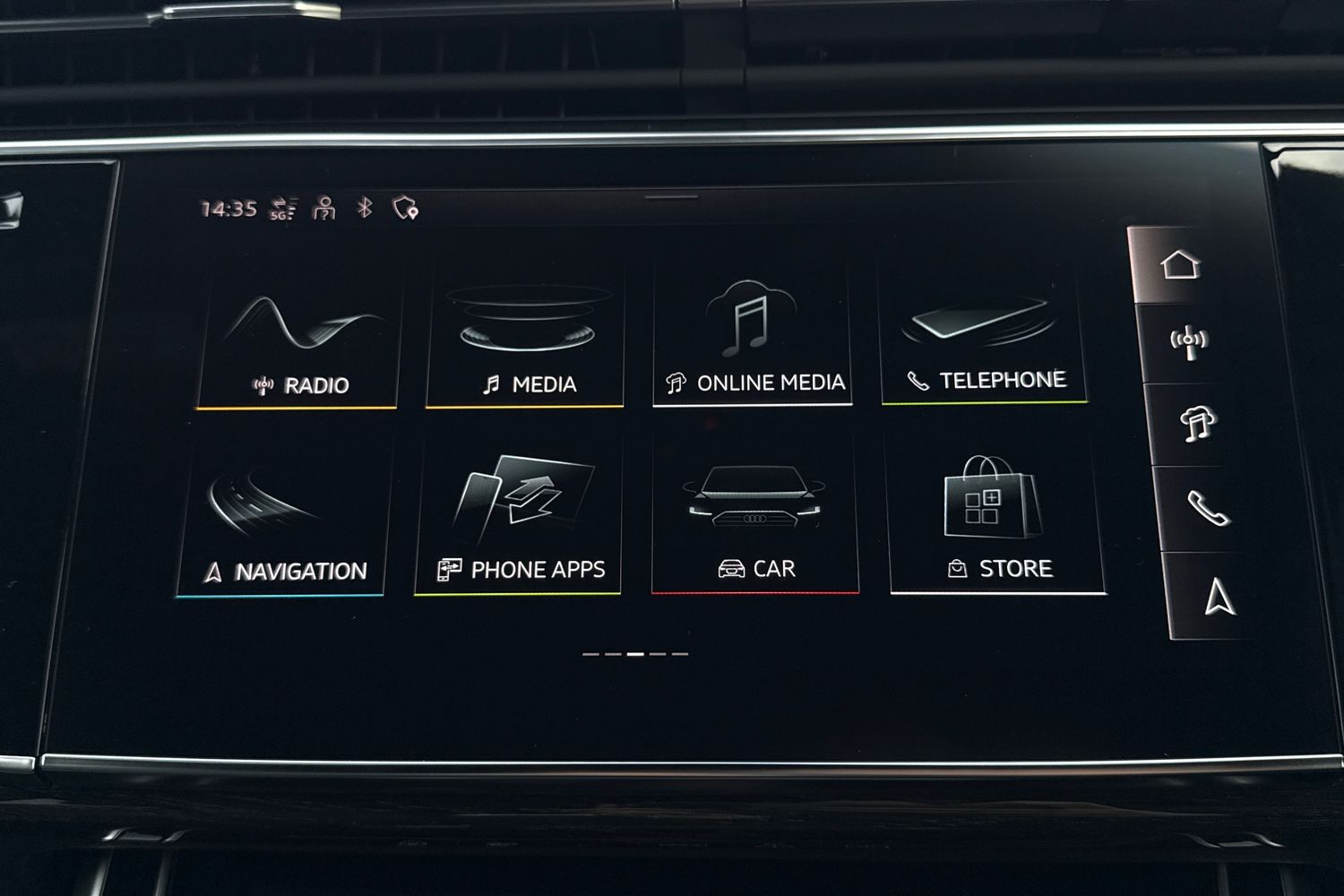Viewport: 1344px width, 896px height.
Task: Tap the Home button in the sidebar
Action: point(1179,265)
